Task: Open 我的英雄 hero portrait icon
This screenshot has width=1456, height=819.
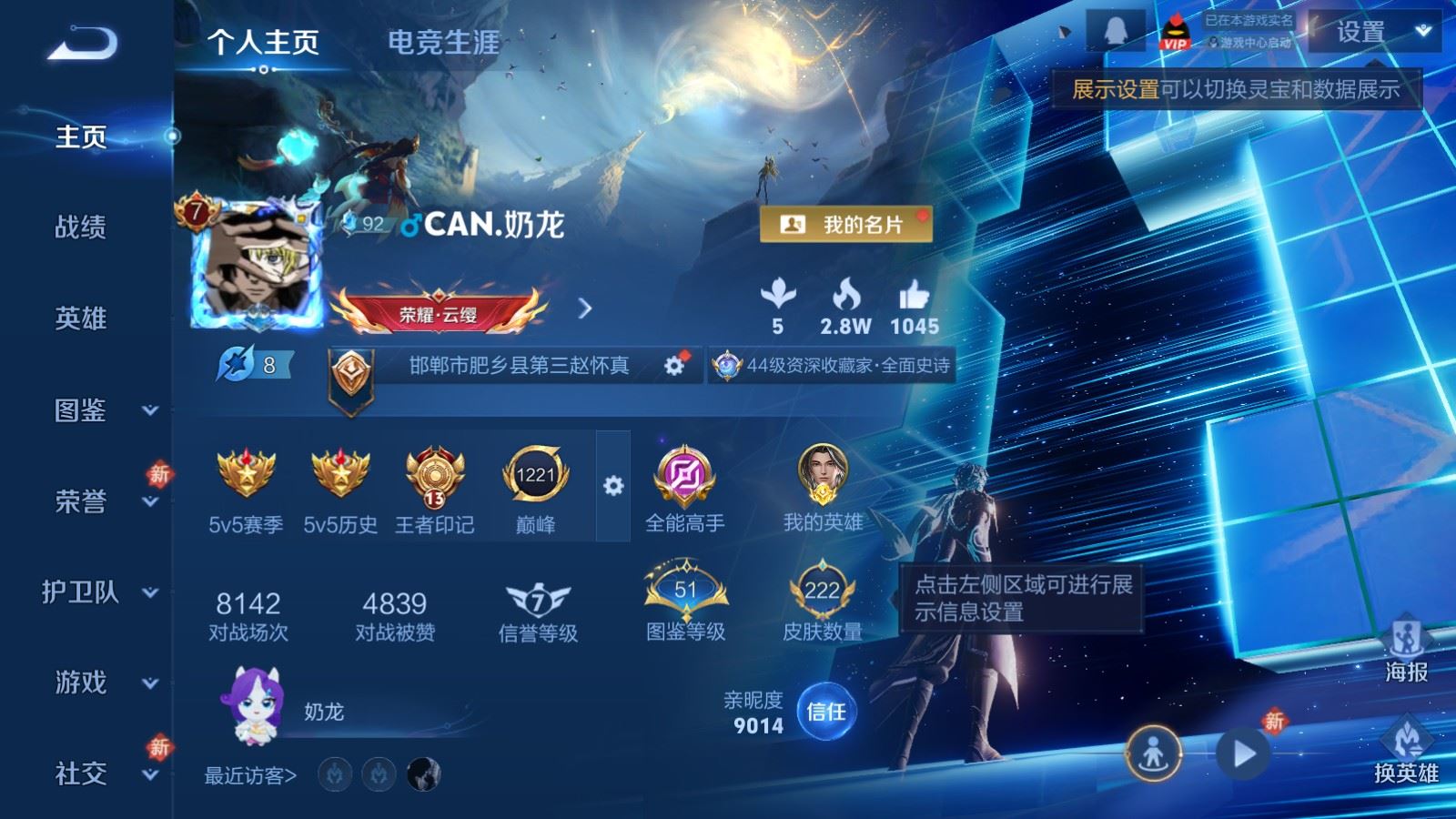Action: pos(824,473)
